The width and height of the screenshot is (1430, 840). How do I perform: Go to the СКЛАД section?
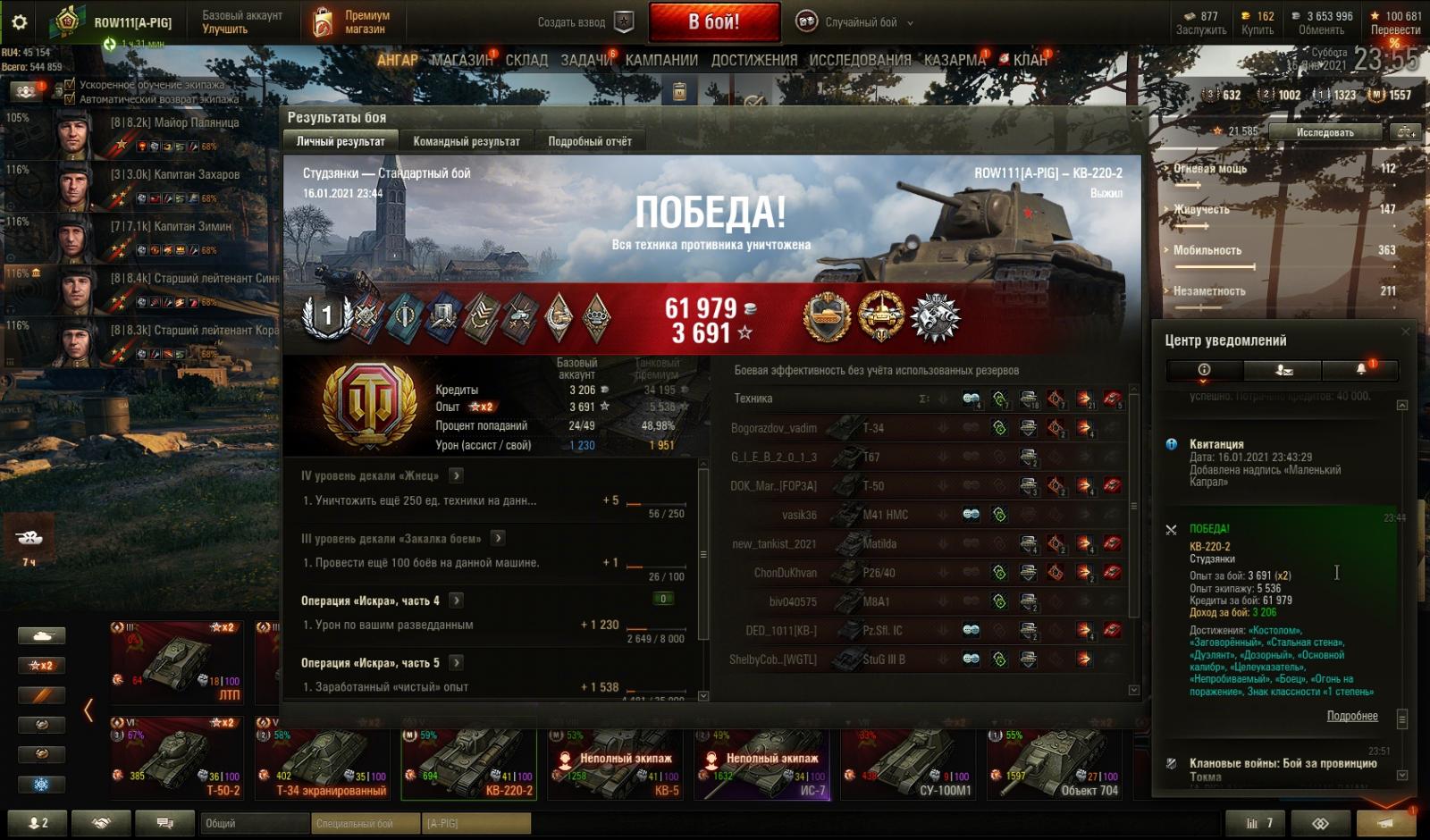point(526,60)
